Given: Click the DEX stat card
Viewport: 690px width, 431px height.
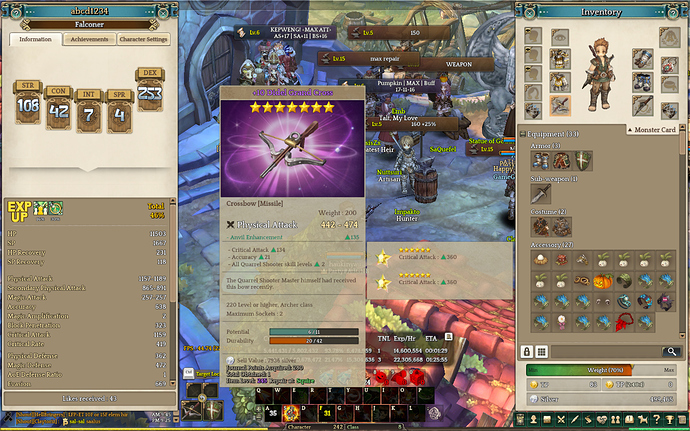Looking at the screenshot, I should [150, 91].
